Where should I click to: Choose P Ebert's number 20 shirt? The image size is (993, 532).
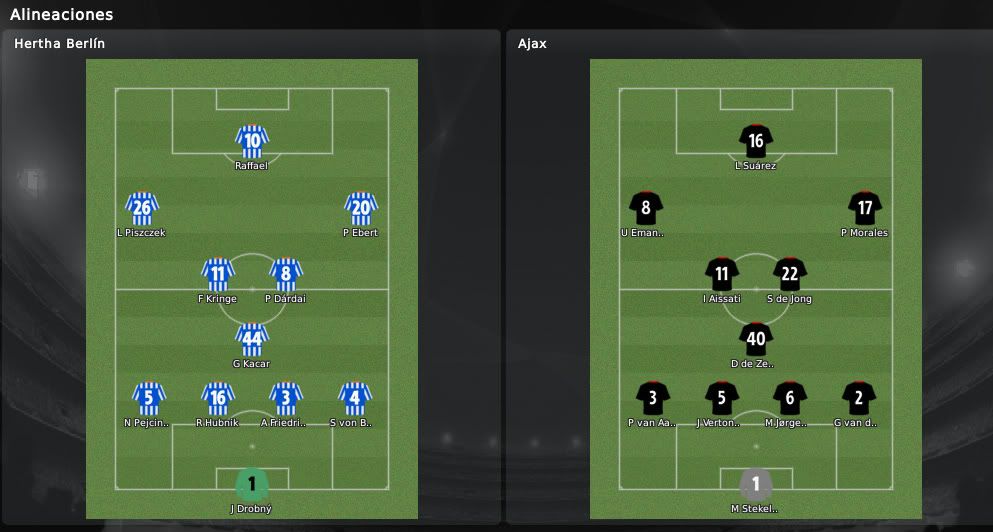coord(360,208)
